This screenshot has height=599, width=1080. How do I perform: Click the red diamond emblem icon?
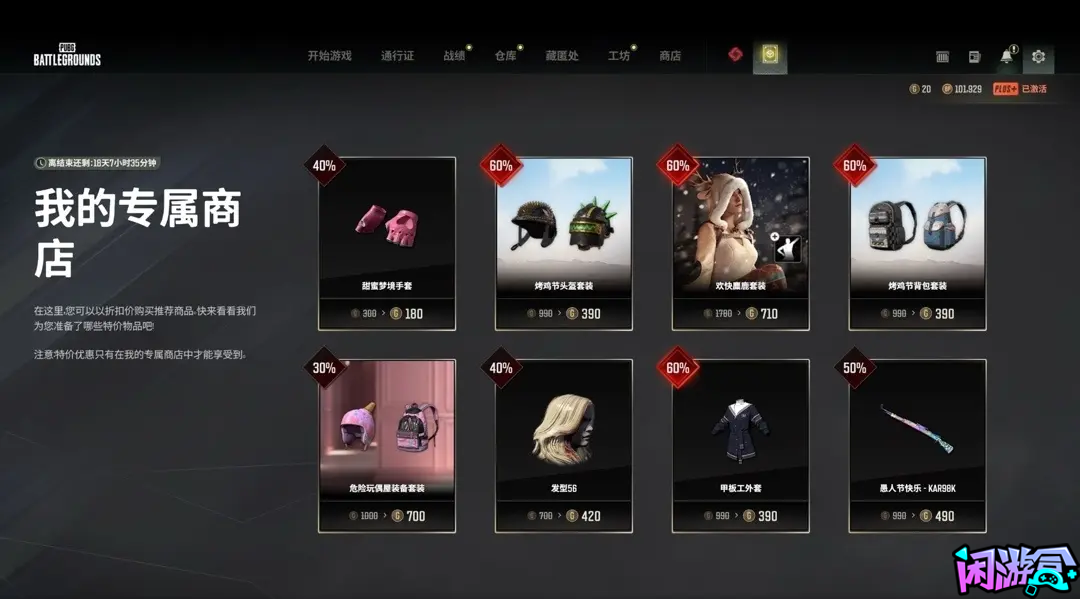(x=736, y=54)
